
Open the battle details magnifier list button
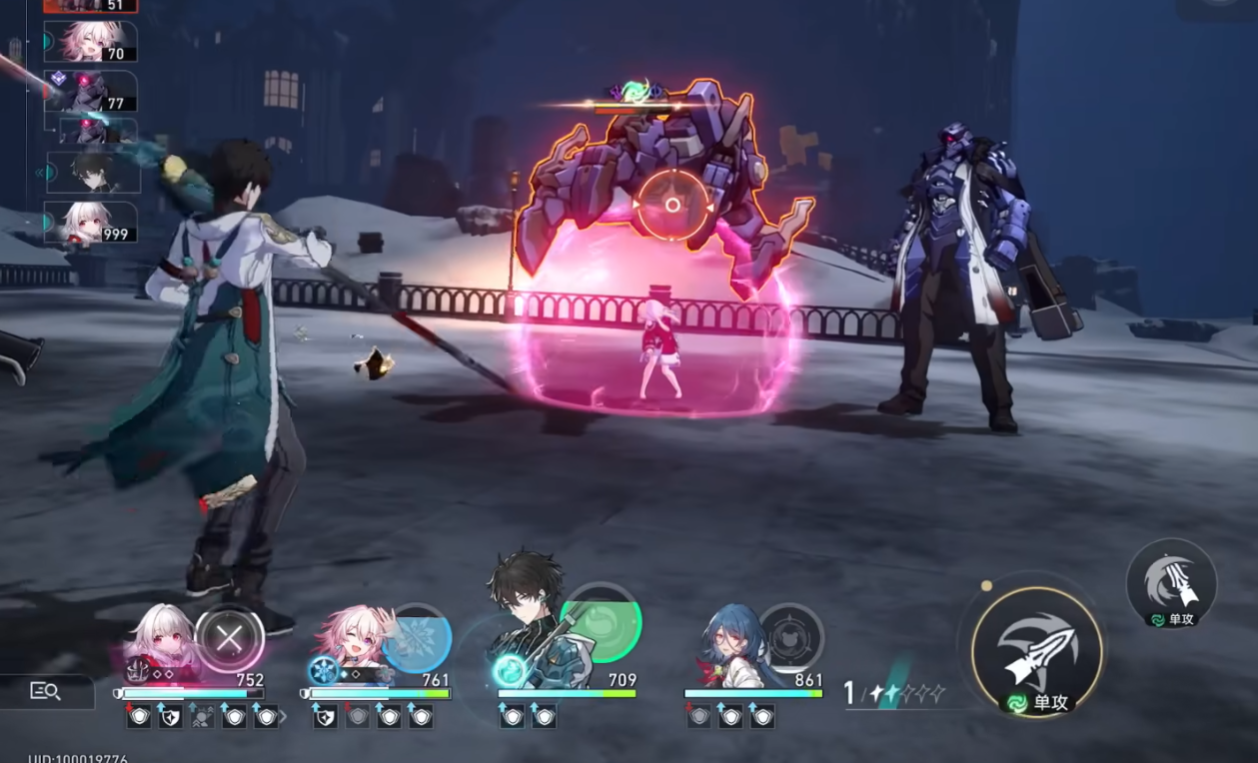(46, 691)
